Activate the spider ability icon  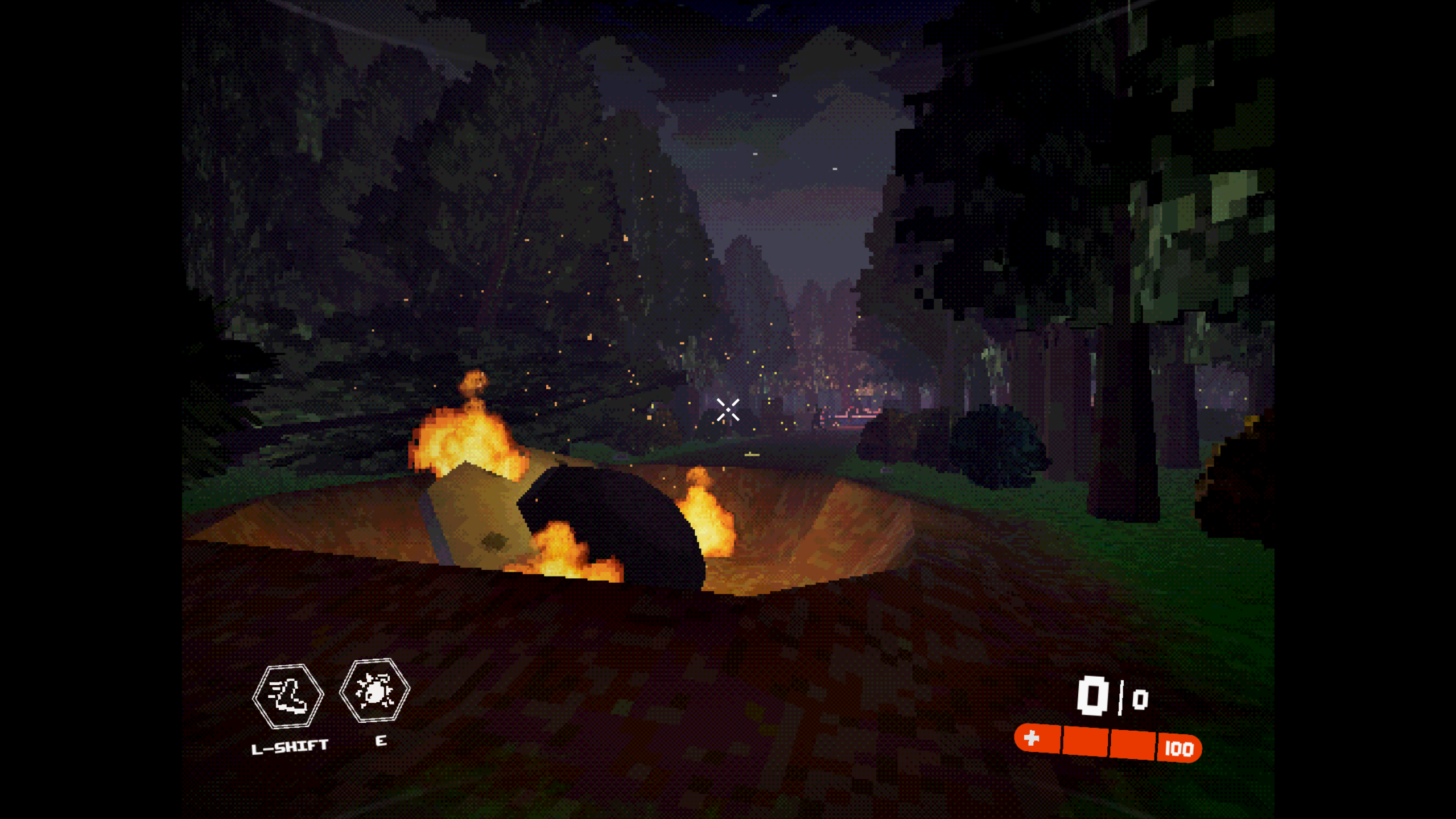click(x=374, y=691)
